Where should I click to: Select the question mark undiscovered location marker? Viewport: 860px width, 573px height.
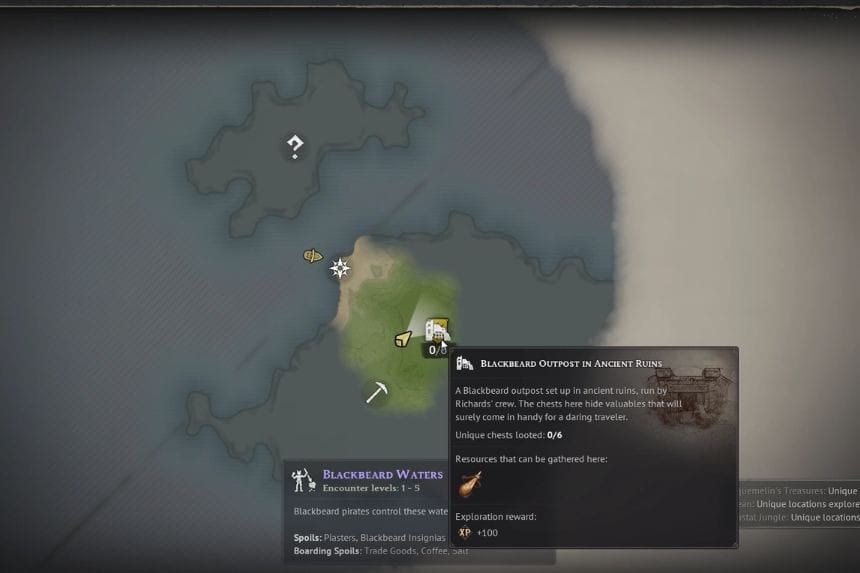coord(294,148)
